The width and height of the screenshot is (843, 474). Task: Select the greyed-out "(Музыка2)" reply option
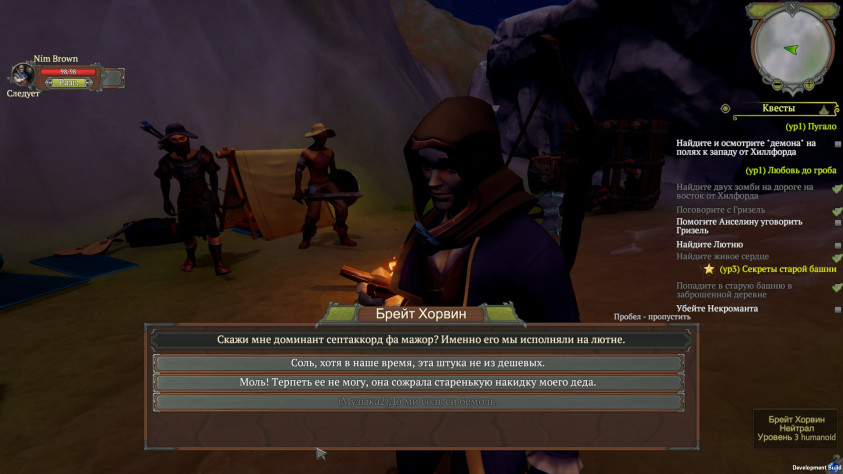coord(420,401)
